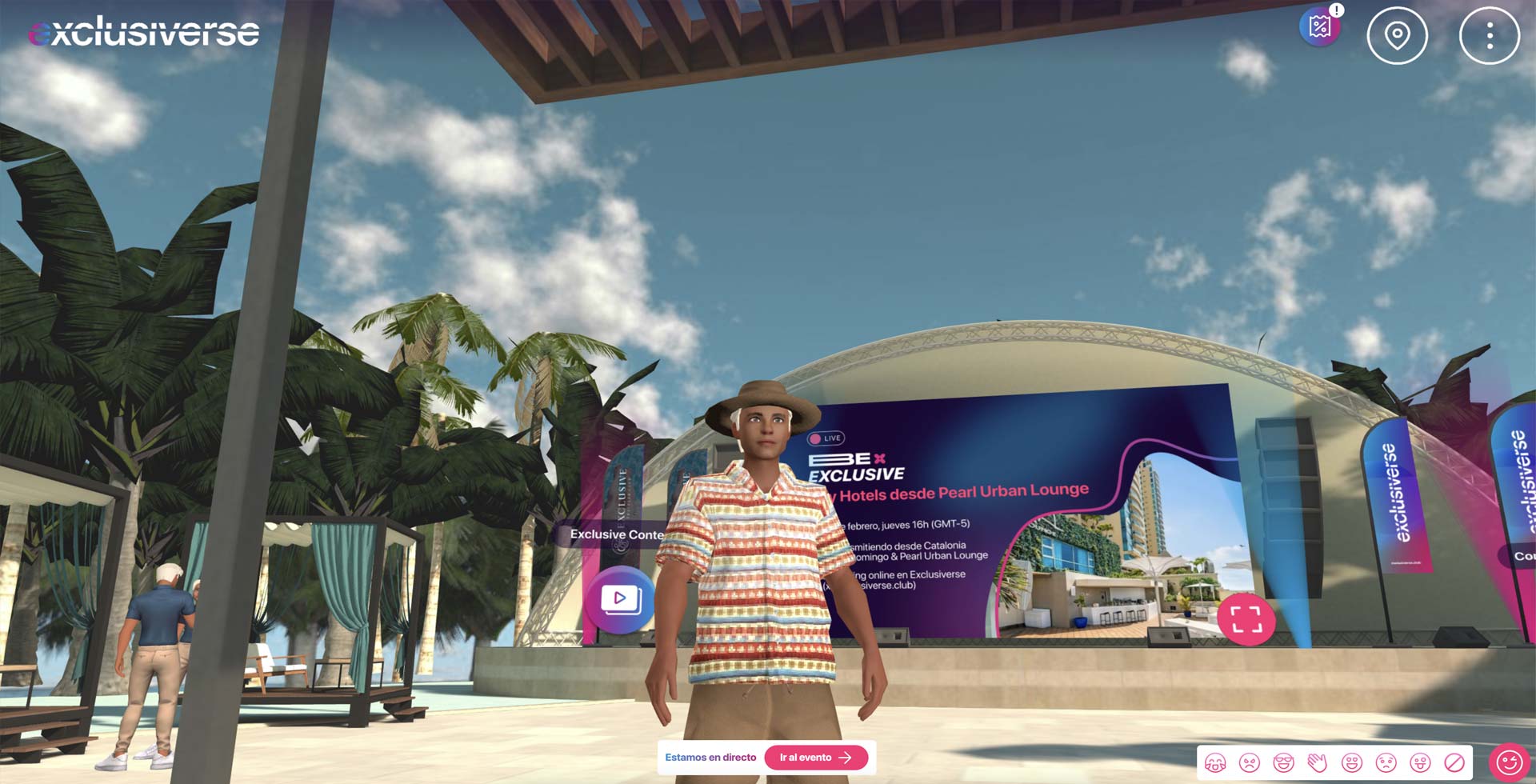Open the Exclusive Content video player button

[x=619, y=598]
